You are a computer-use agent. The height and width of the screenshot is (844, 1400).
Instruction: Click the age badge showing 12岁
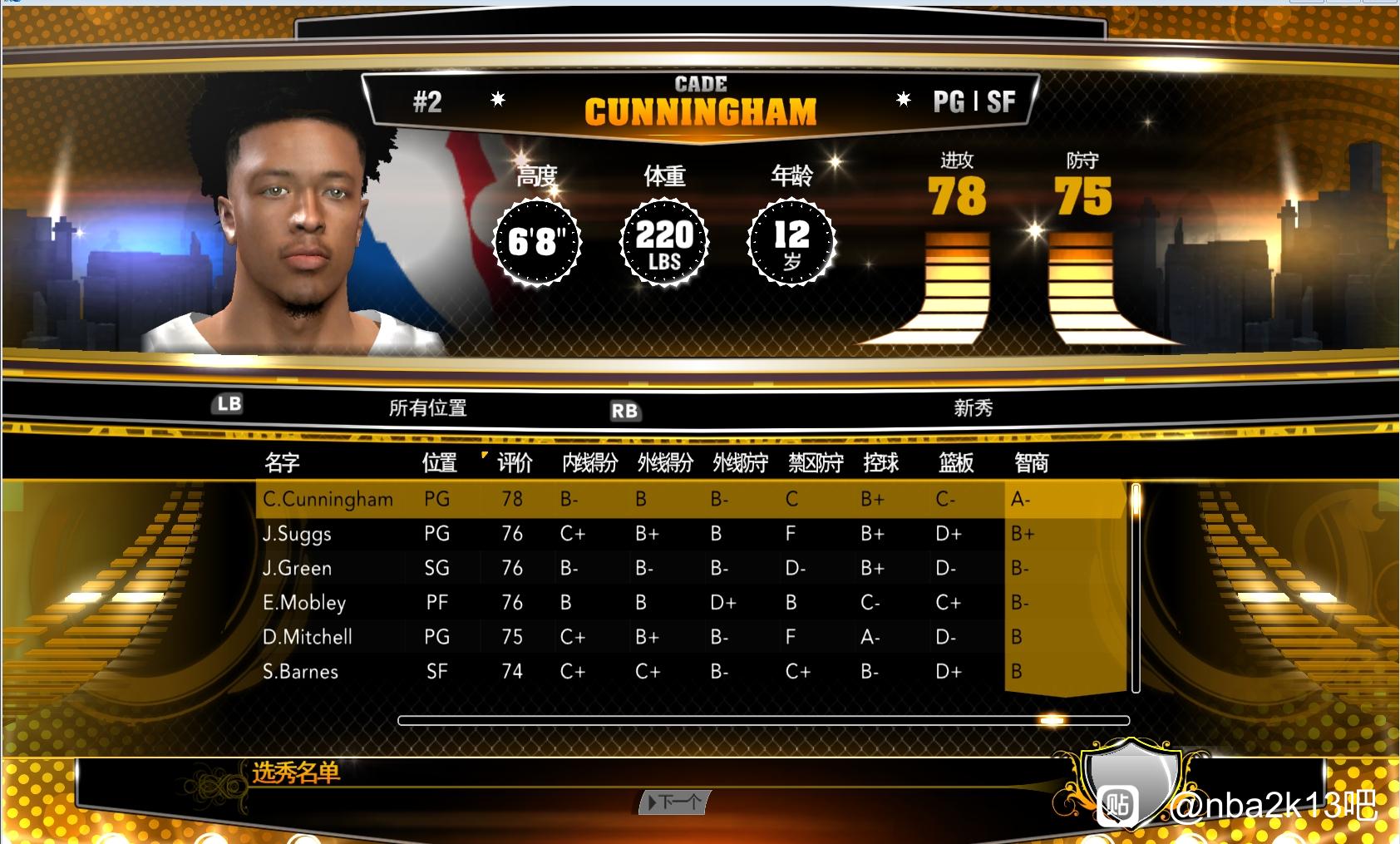tap(791, 243)
